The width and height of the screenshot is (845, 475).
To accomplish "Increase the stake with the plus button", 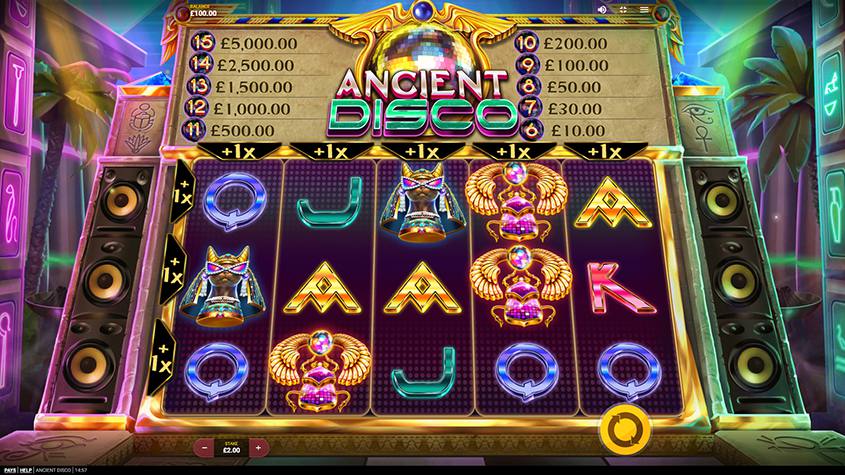I will point(258,447).
